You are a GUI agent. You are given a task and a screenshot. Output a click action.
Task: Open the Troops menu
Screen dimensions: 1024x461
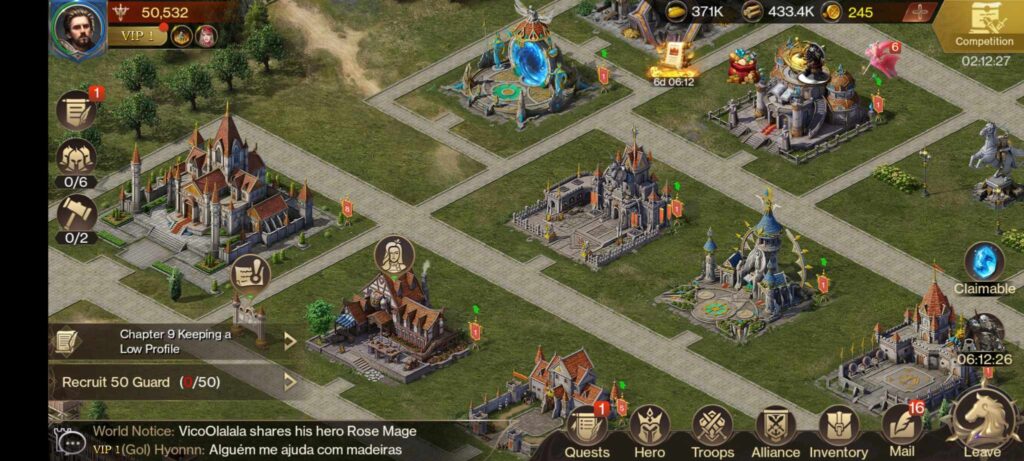(x=712, y=432)
